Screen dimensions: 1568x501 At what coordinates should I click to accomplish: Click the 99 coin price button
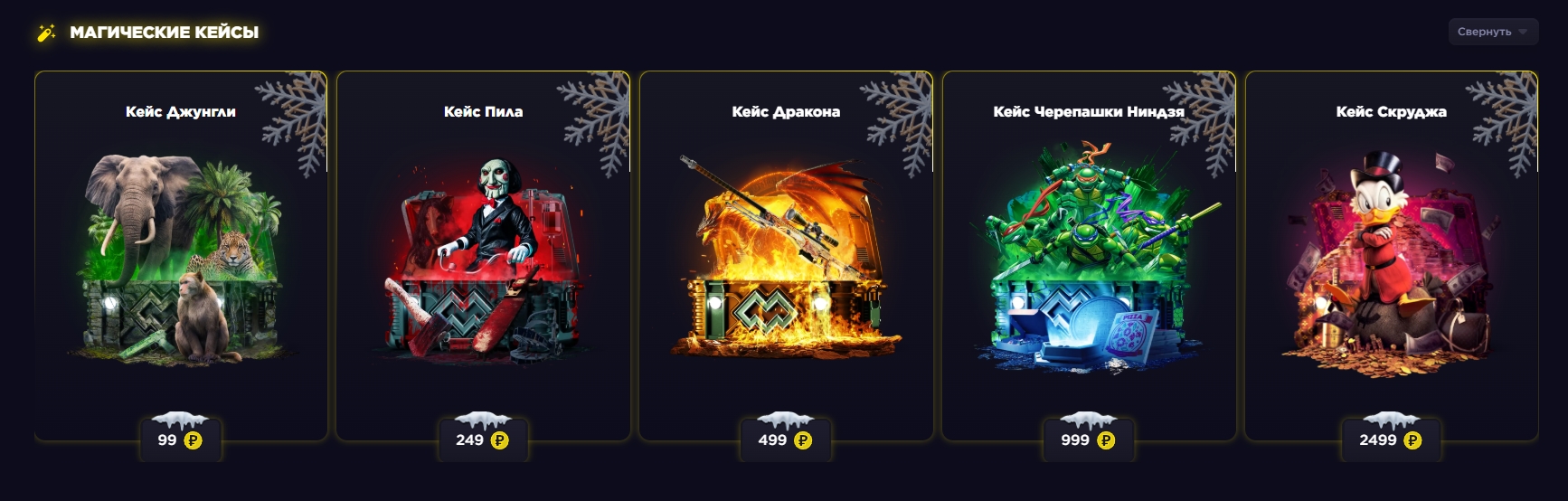(180, 440)
